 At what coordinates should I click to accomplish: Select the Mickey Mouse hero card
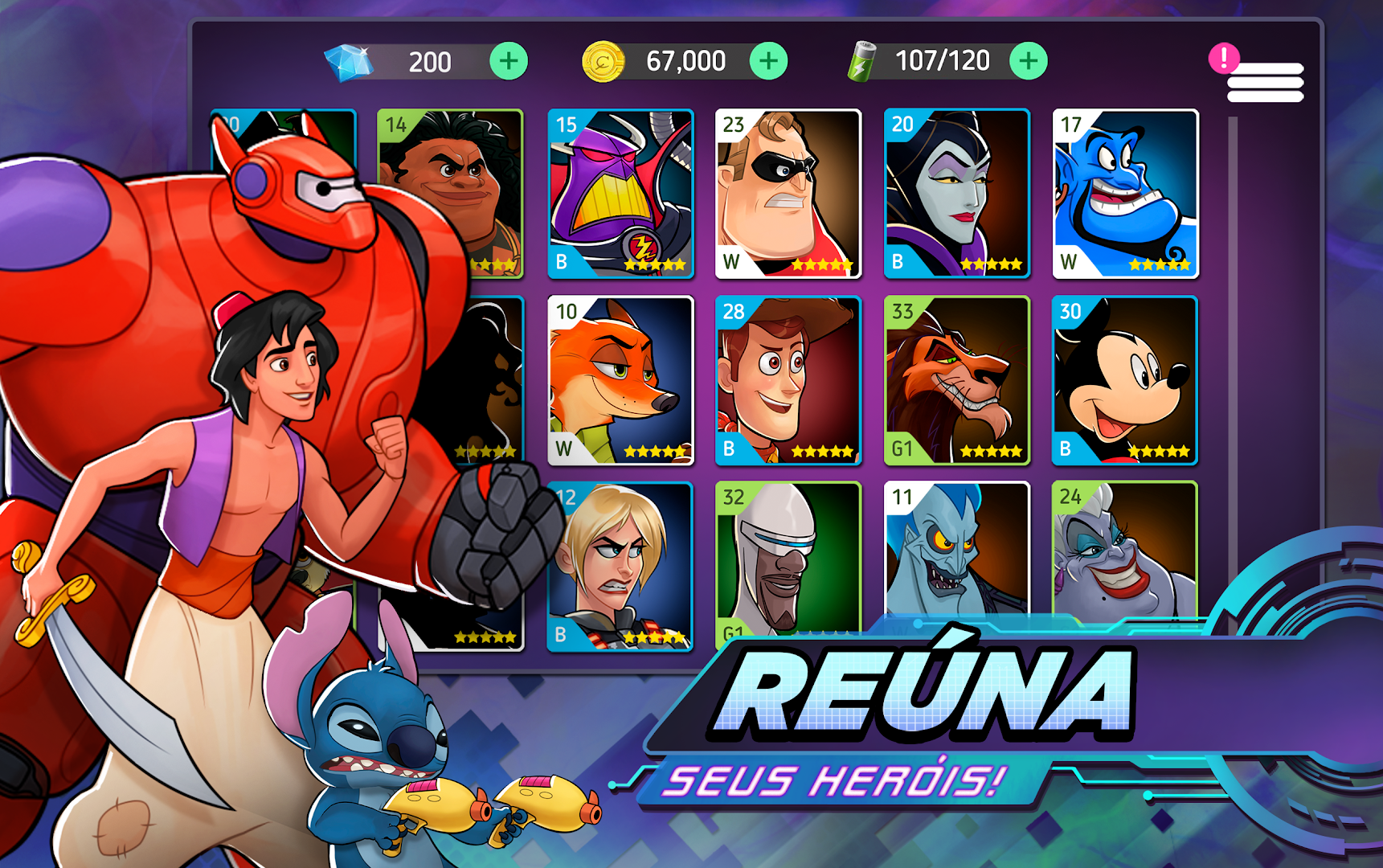coord(1124,379)
